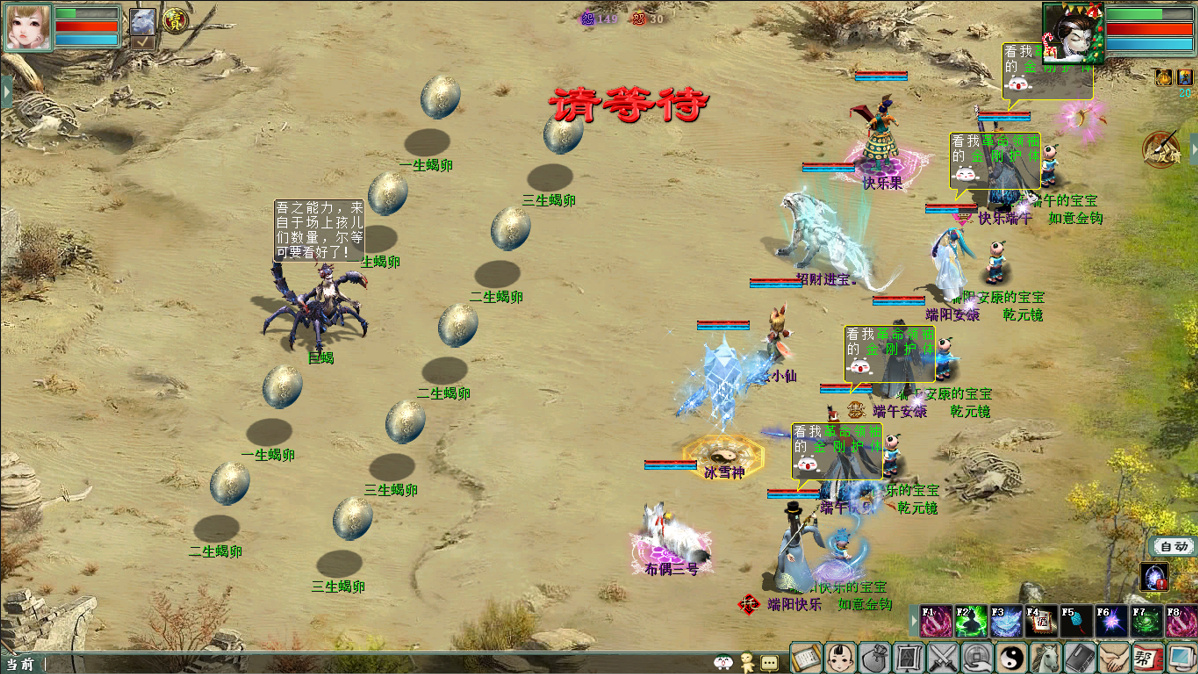Open the character face menu icon
The image size is (1198, 674).
click(x=840, y=658)
